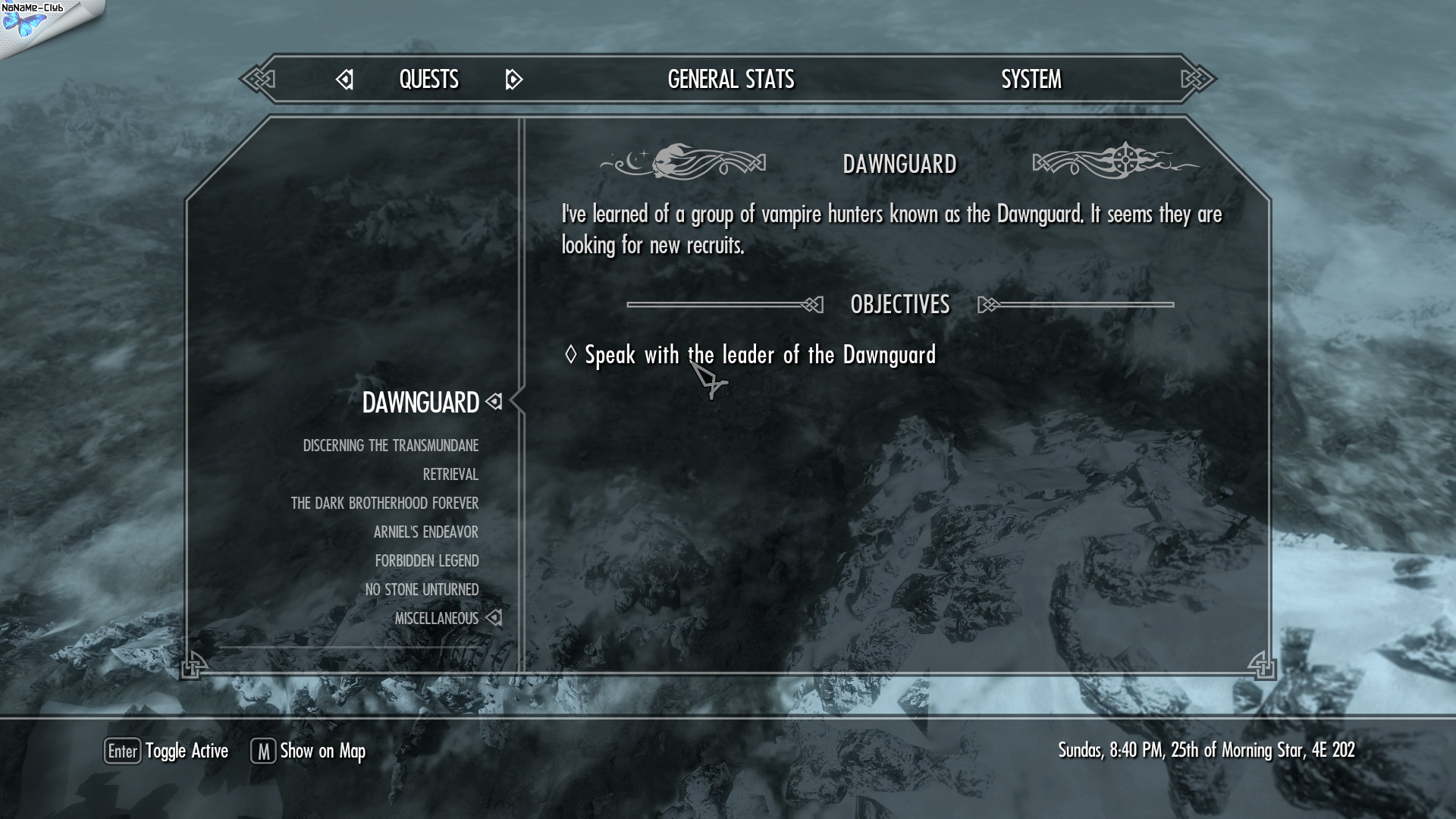Click the right arrow beside Quests
The width and height of the screenshot is (1456, 819).
pyautogui.click(x=513, y=80)
